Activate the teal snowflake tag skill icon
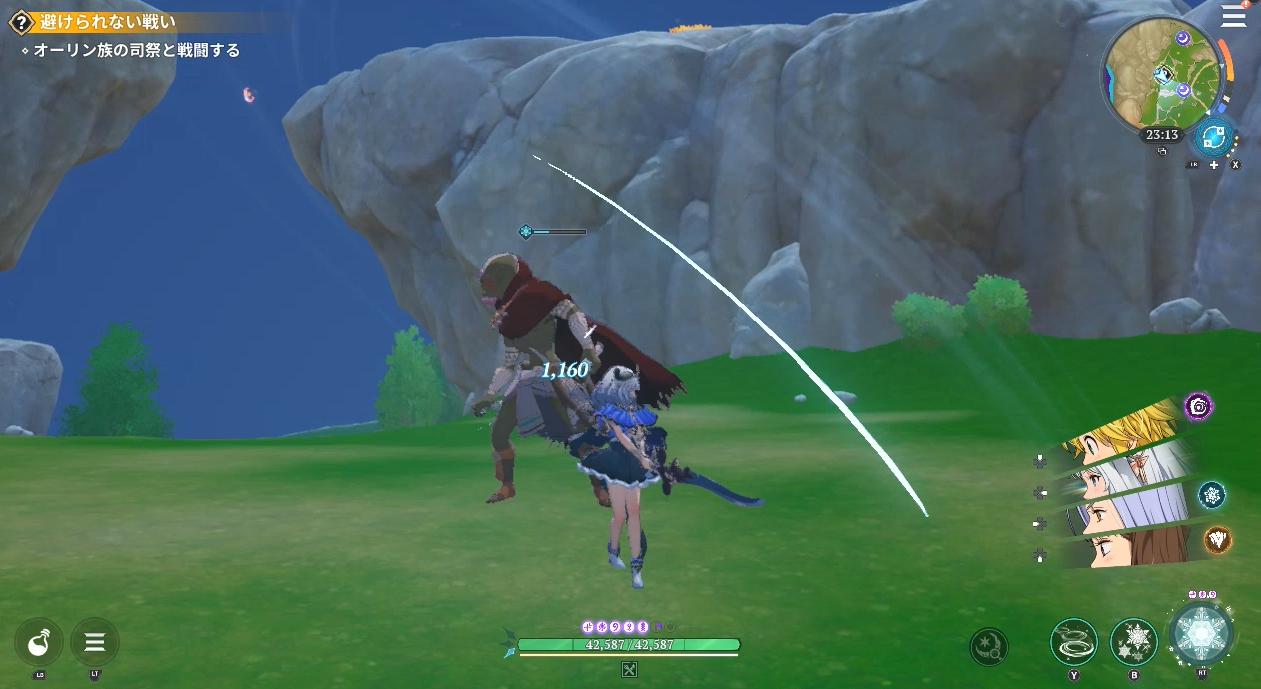This screenshot has height=689, width=1261. [1212, 494]
